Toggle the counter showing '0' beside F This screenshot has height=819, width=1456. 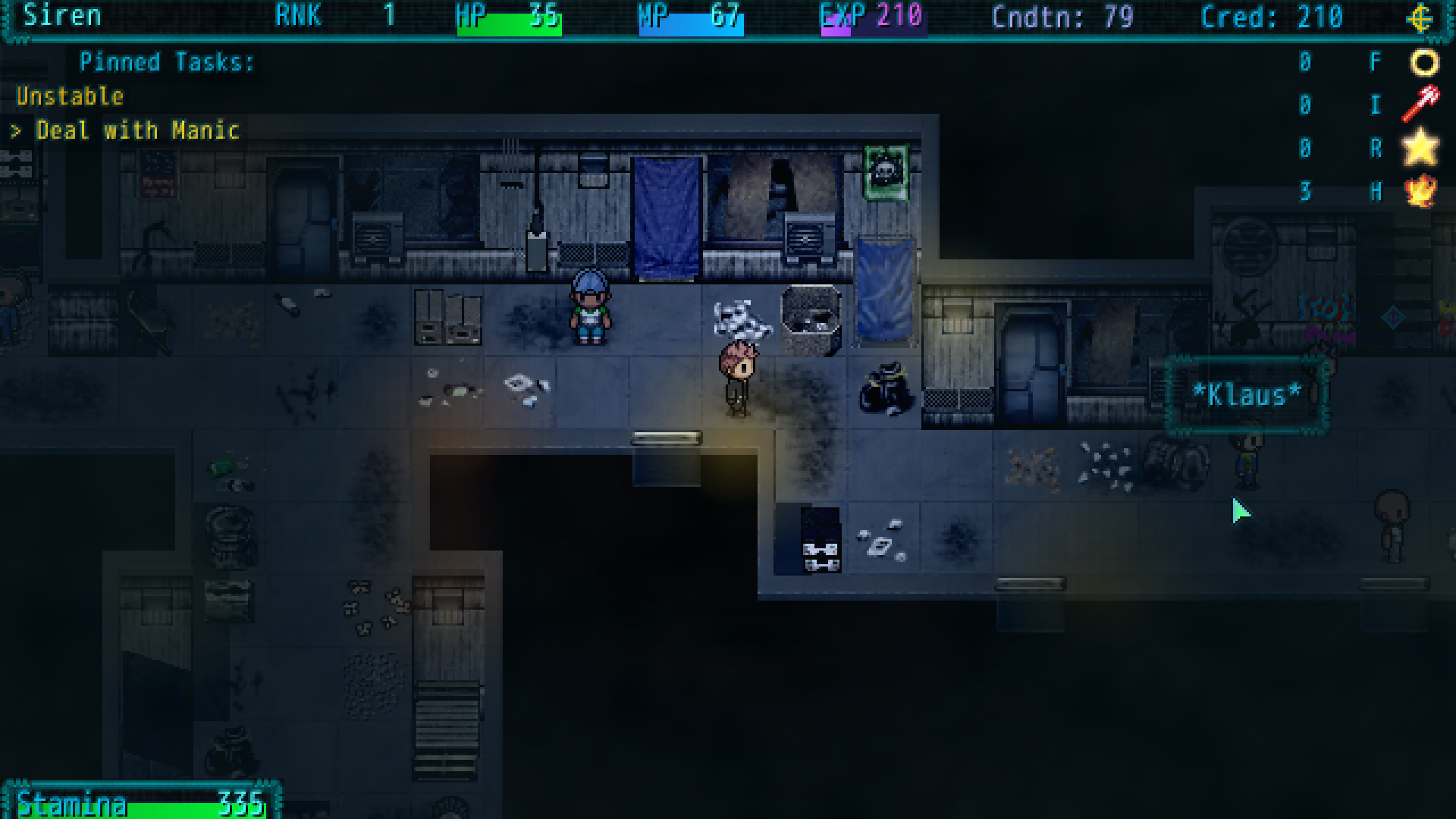point(1305,62)
